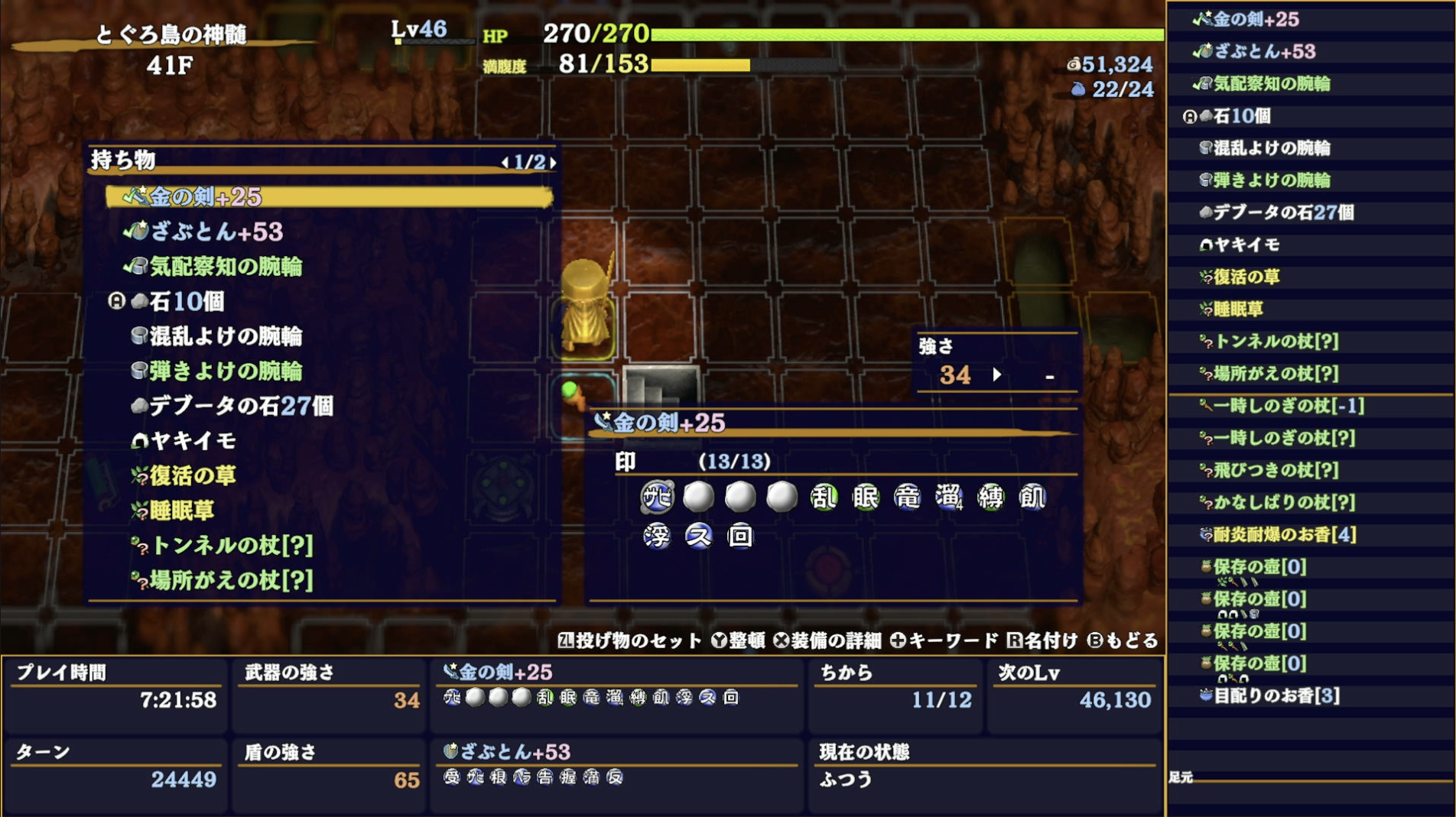Click the 乱 seal icon in the 印 list

(824, 498)
